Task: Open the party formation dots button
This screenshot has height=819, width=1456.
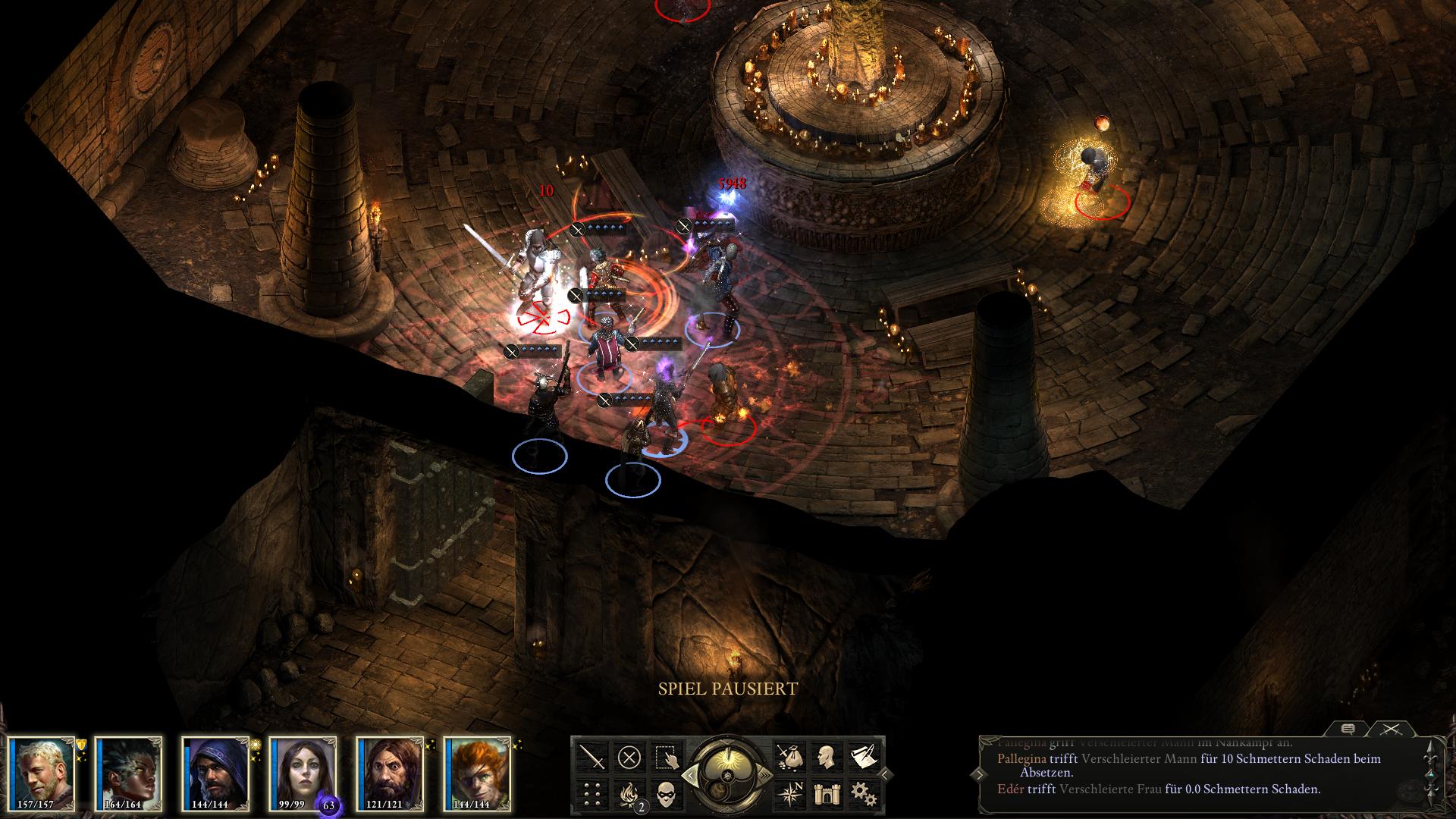Action: (592, 793)
